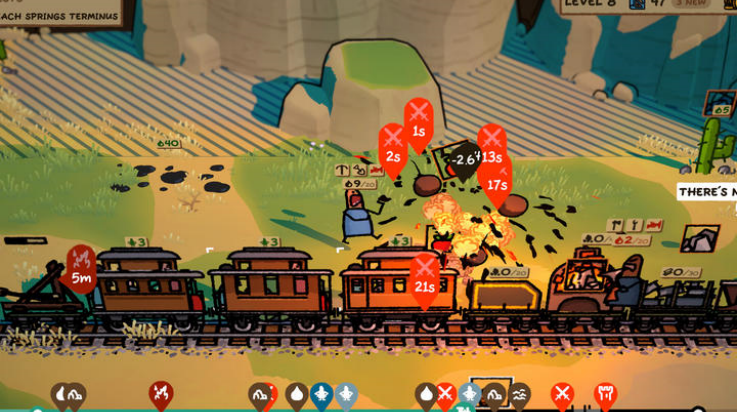The image size is (737, 412).
Task: Select the red tower timeline marker
Action: pos(604,395)
